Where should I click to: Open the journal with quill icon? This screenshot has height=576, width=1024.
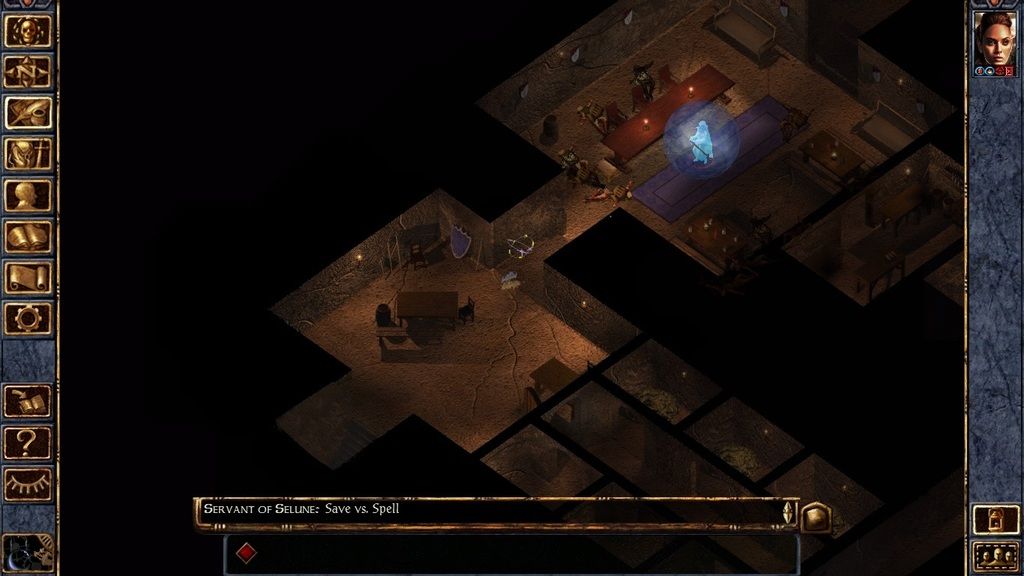28,112
